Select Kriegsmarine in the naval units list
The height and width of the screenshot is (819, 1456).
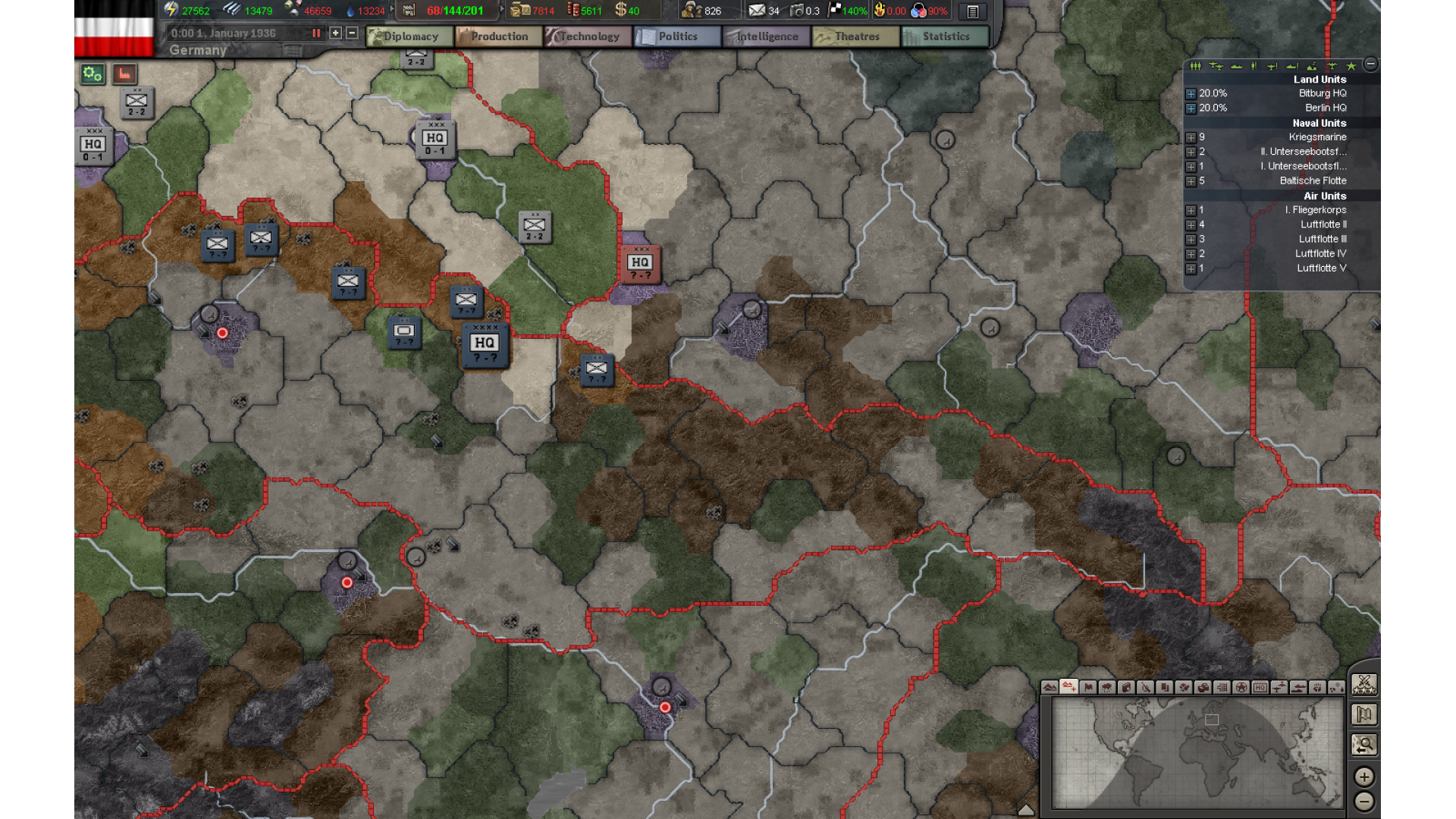coord(1317,137)
